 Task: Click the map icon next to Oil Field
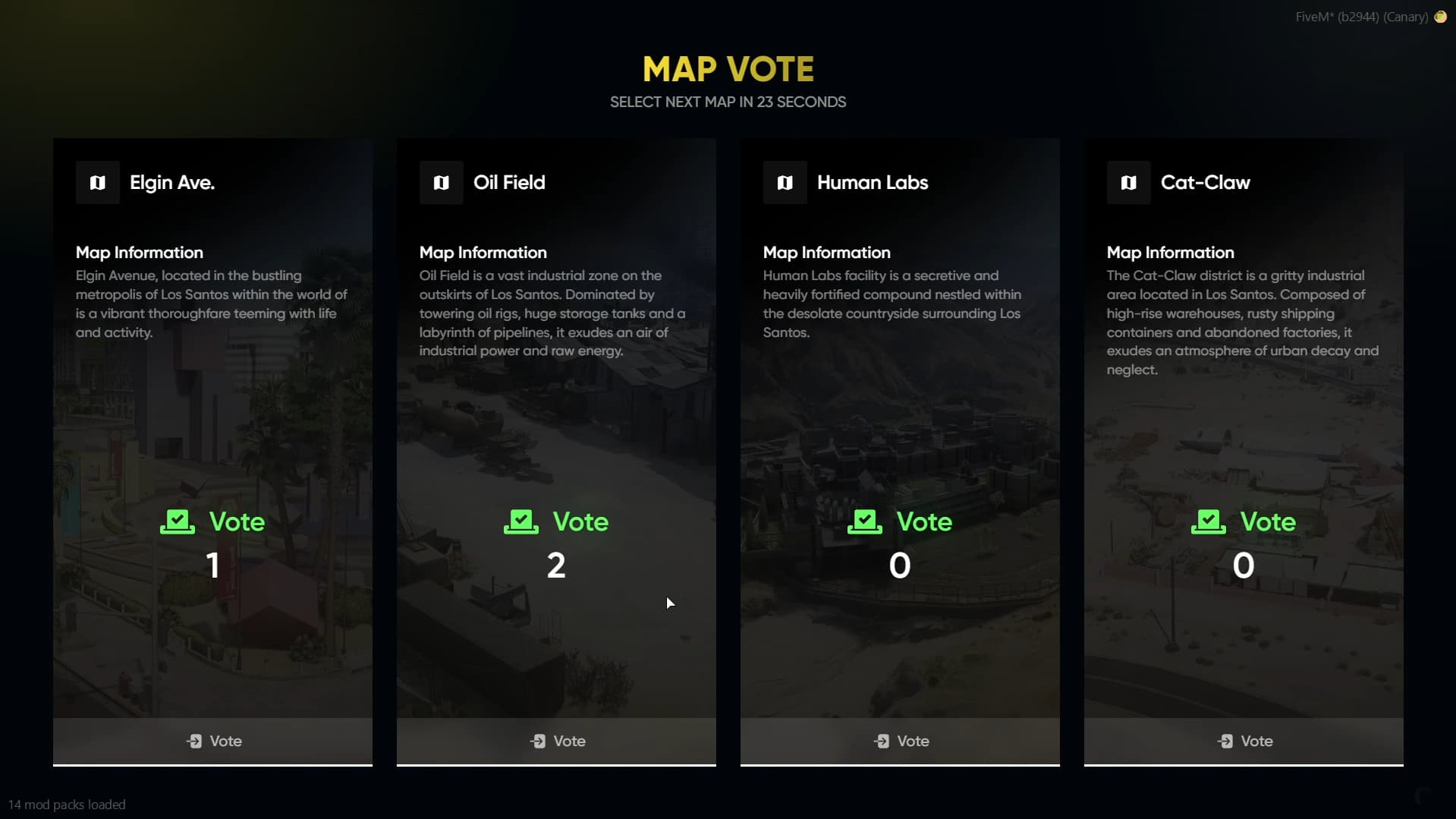pyautogui.click(x=441, y=182)
